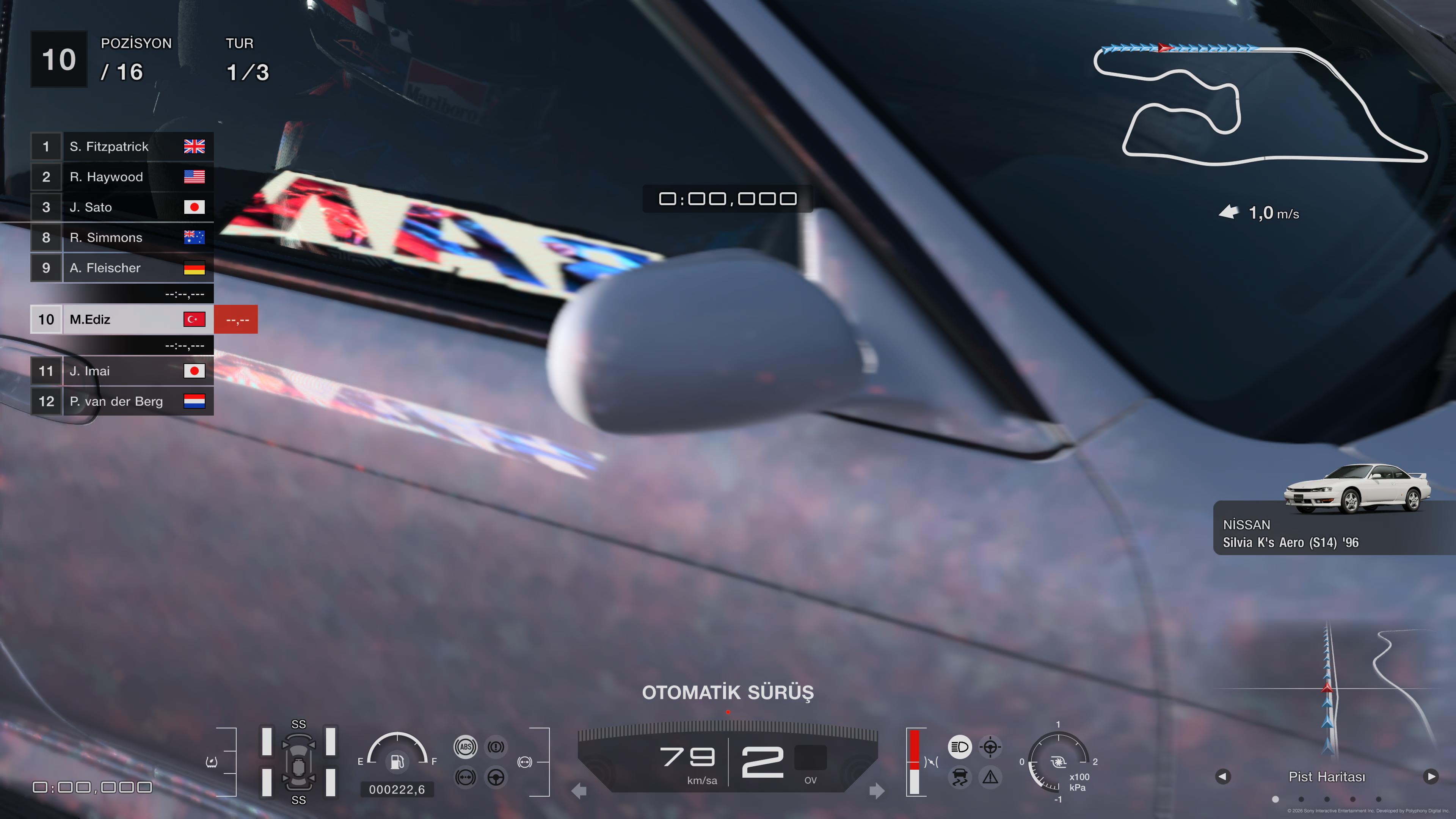Click the headlight indicator icon
The image size is (1456, 819).
(x=959, y=747)
